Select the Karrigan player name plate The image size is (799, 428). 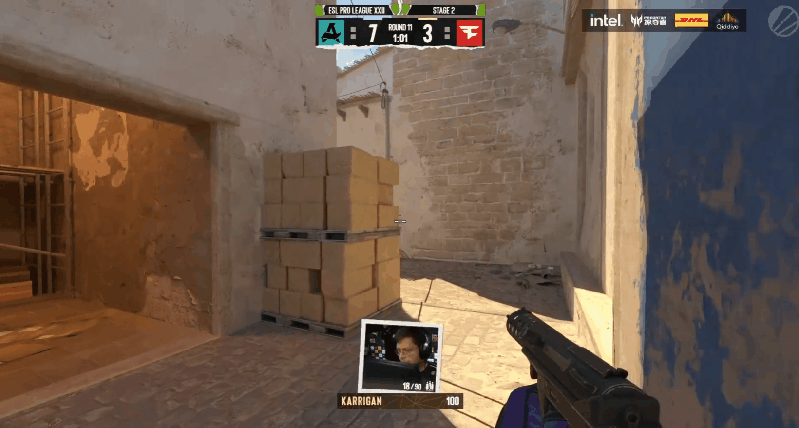click(366, 401)
